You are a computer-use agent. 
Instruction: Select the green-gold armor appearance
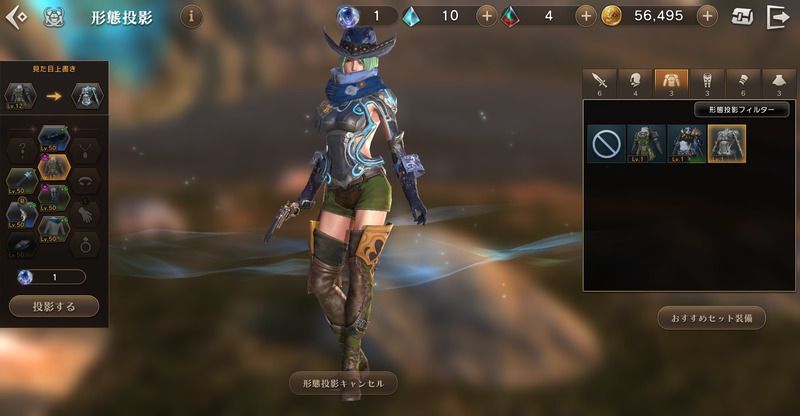[645, 144]
